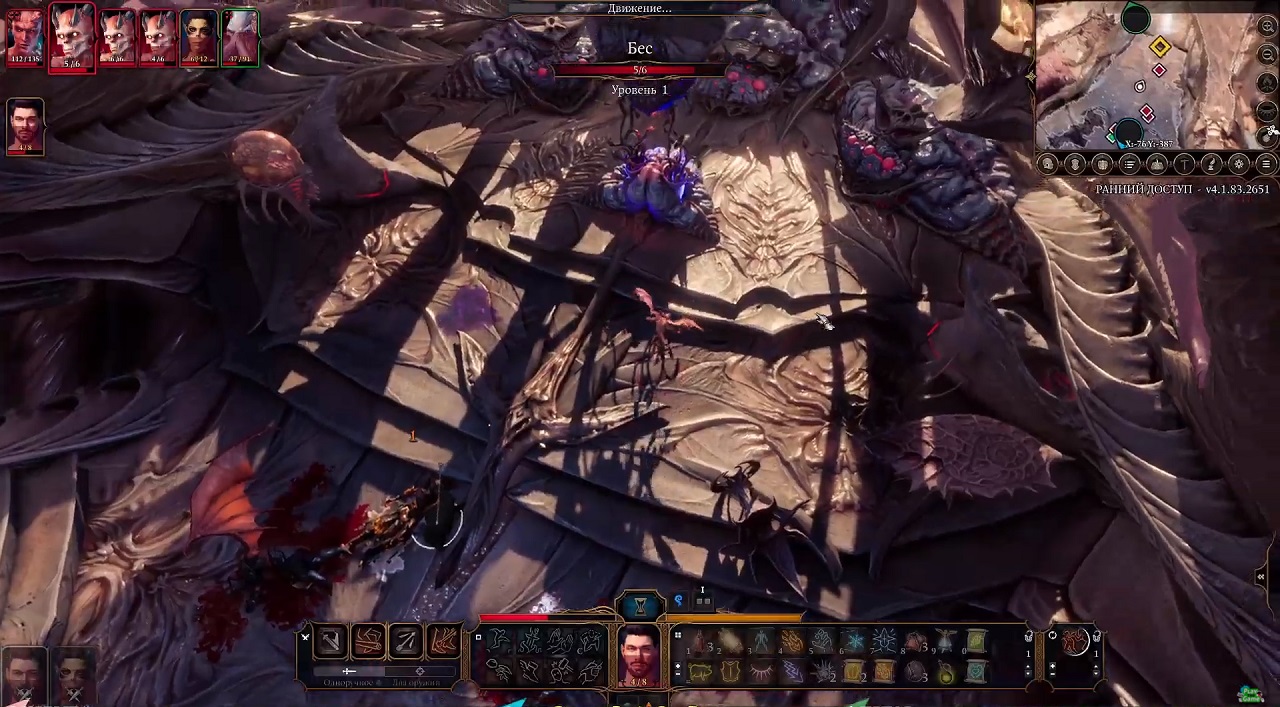The width and height of the screenshot is (1280, 707).
Task: Select the 112/135 devil portrait in turn order
Action: pos(24,37)
